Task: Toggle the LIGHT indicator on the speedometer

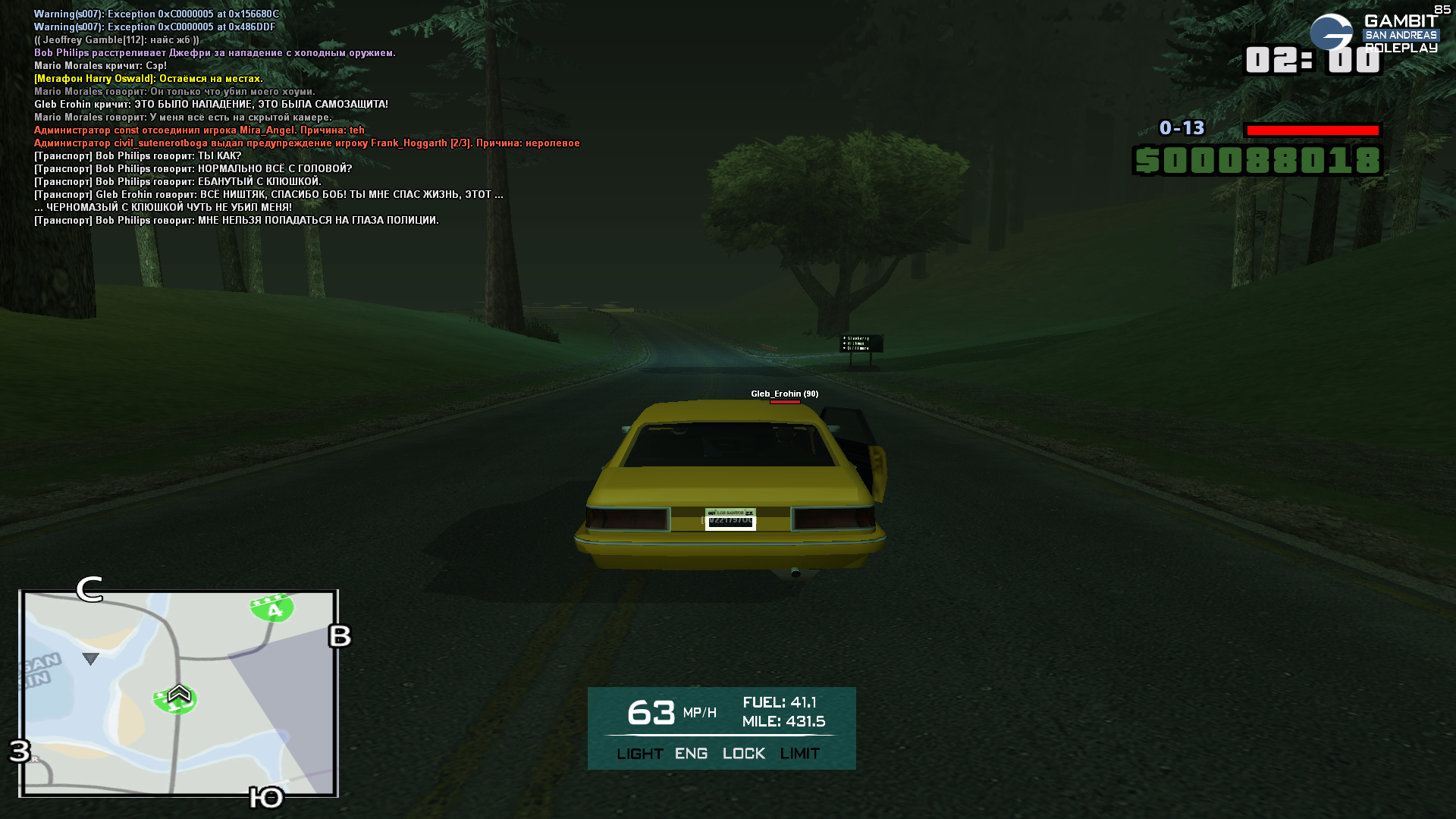Action: tap(639, 754)
